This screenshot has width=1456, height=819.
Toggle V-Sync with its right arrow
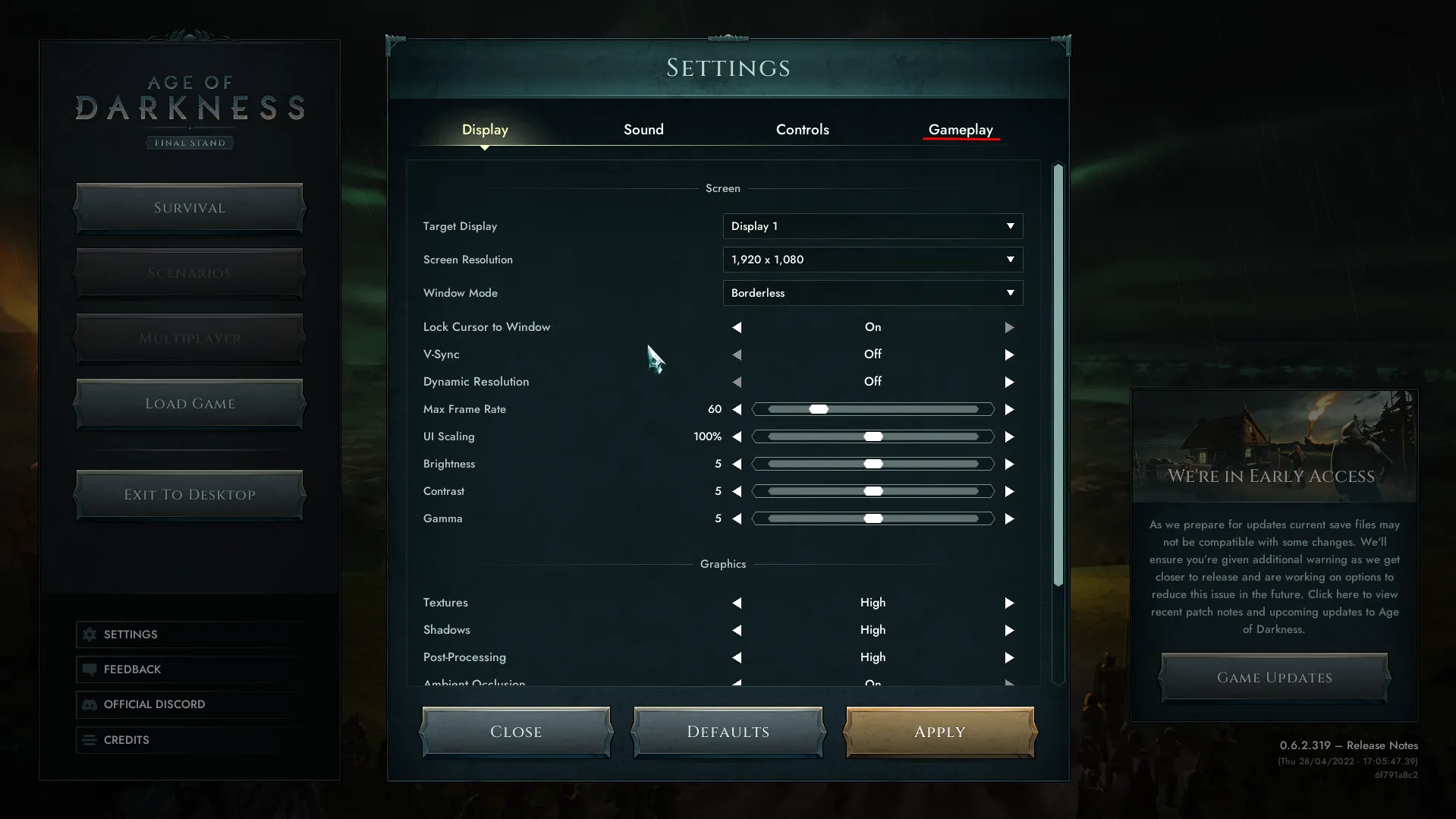tap(1009, 354)
